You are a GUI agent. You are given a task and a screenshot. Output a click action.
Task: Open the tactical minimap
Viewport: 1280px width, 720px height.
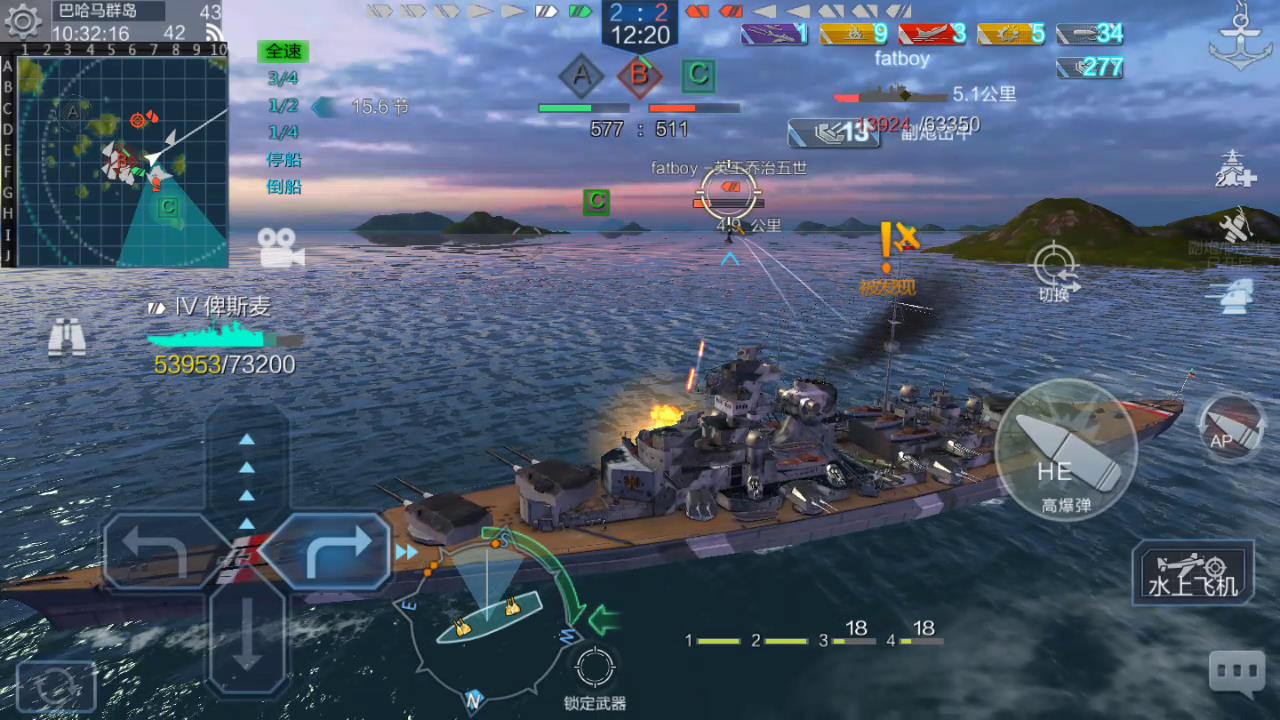122,162
